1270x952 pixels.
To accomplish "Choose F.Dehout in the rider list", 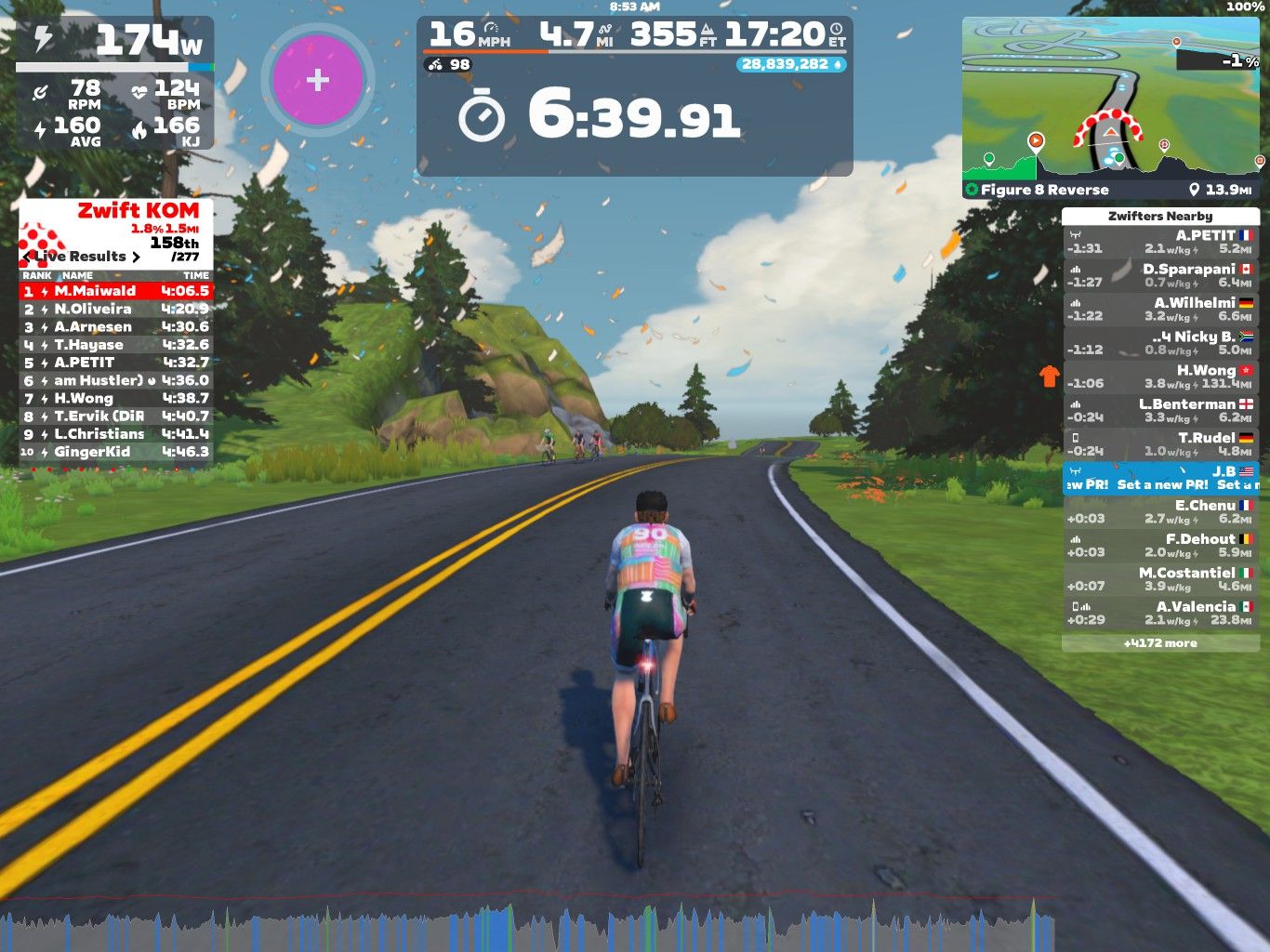I will point(1160,546).
